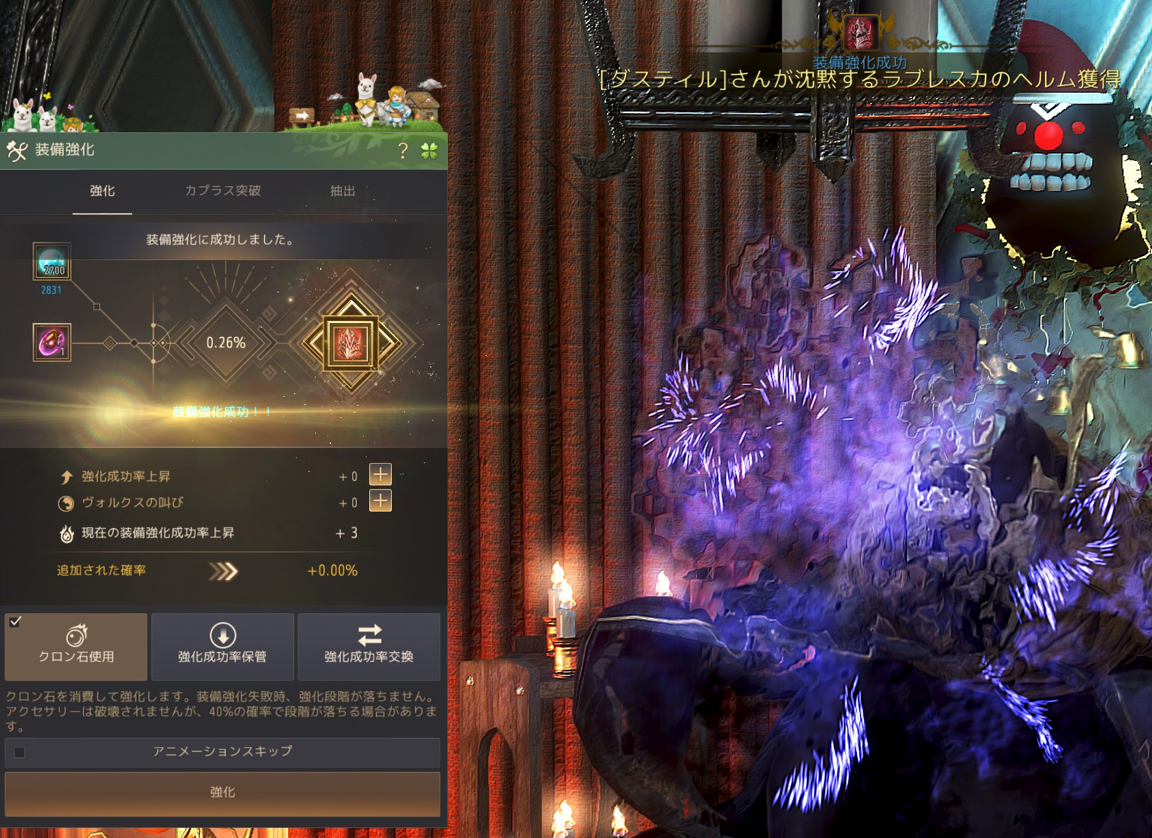Select the purple ring material slot
This screenshot has width=1152, height=838.
(x=51, y=343)
